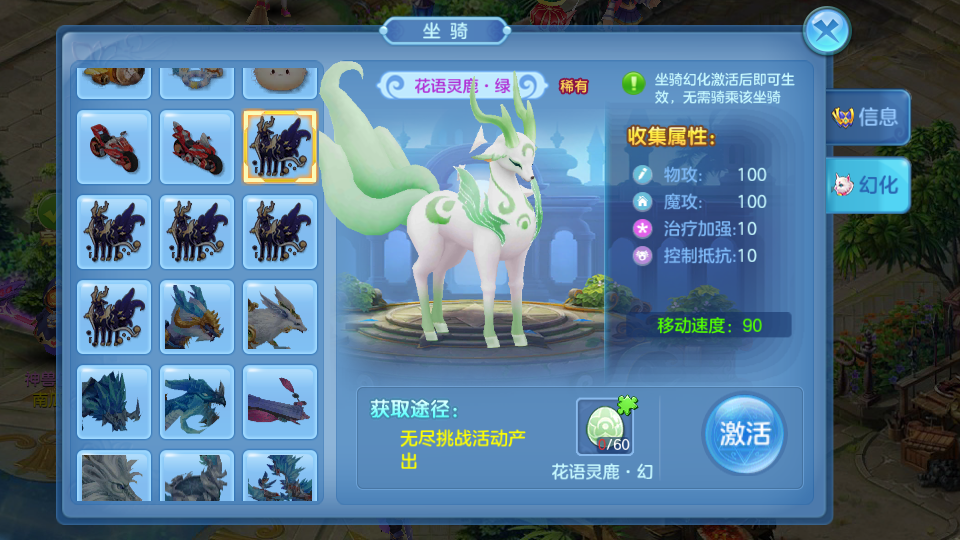Open the 幻化 tab
Image resolution: width=960 pixels, height=540 pixels.
coord(868,185)
